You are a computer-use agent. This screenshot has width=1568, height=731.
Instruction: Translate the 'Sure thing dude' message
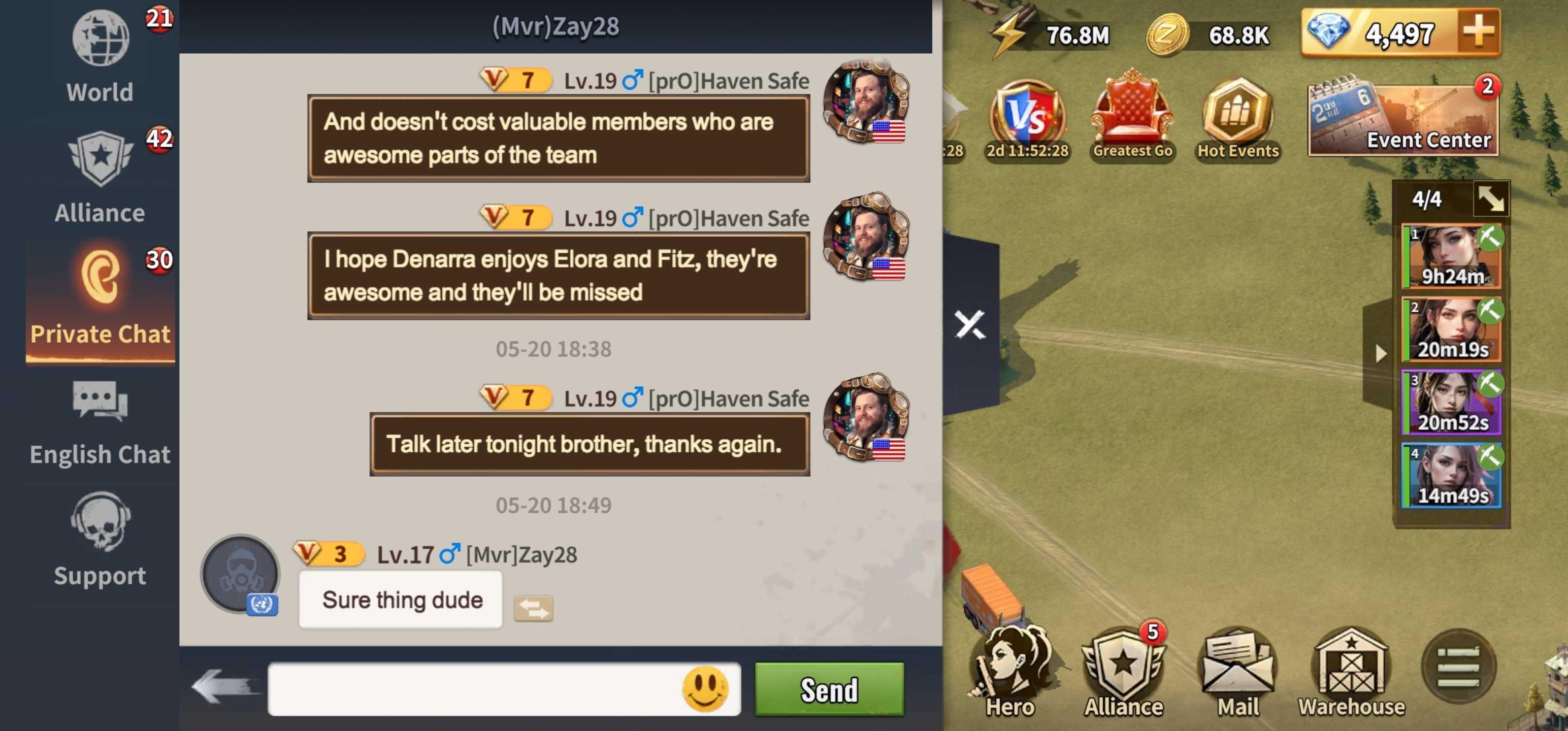pyautogui.click(x=533, y=608)
